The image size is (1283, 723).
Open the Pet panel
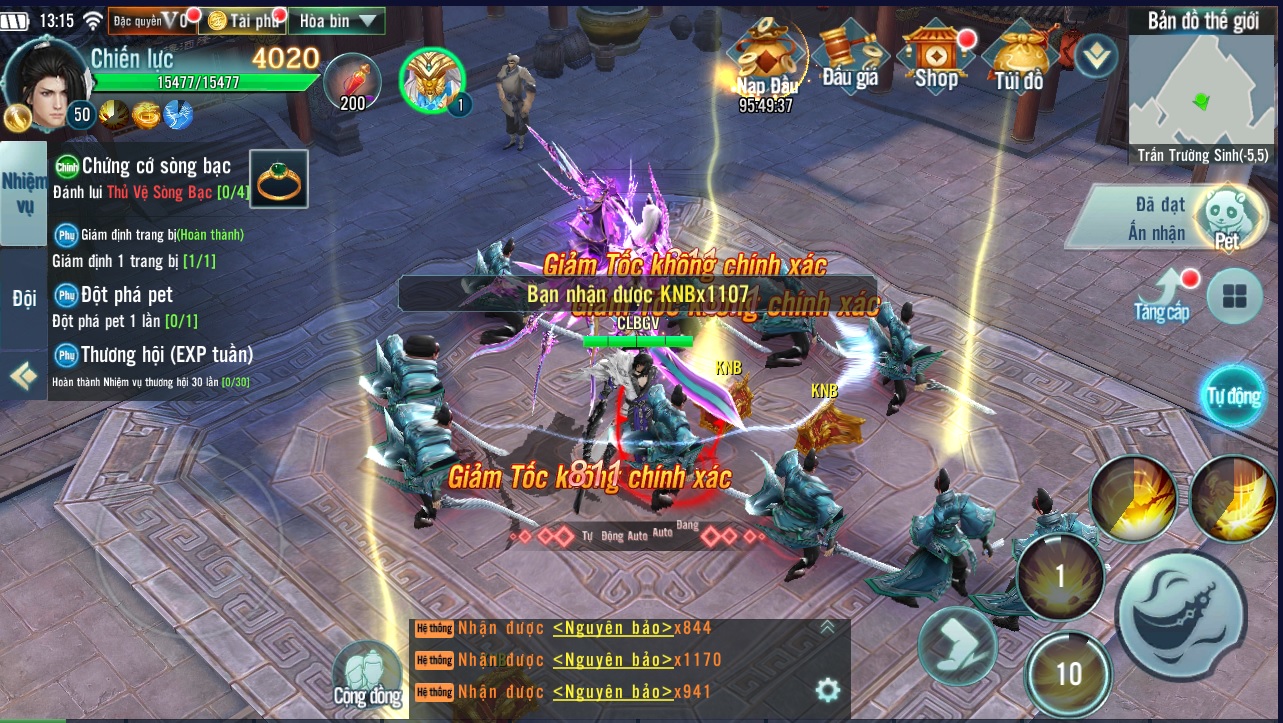(1225, 216)
